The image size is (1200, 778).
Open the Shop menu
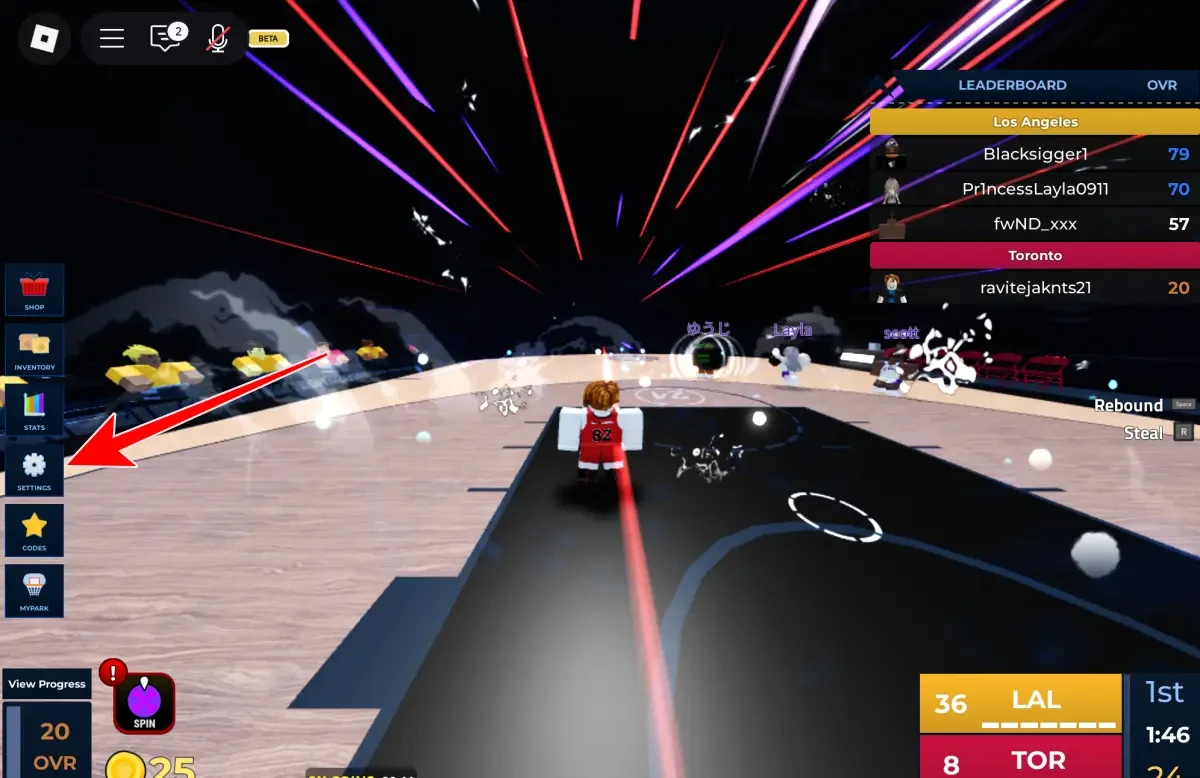tap(35, 289)
